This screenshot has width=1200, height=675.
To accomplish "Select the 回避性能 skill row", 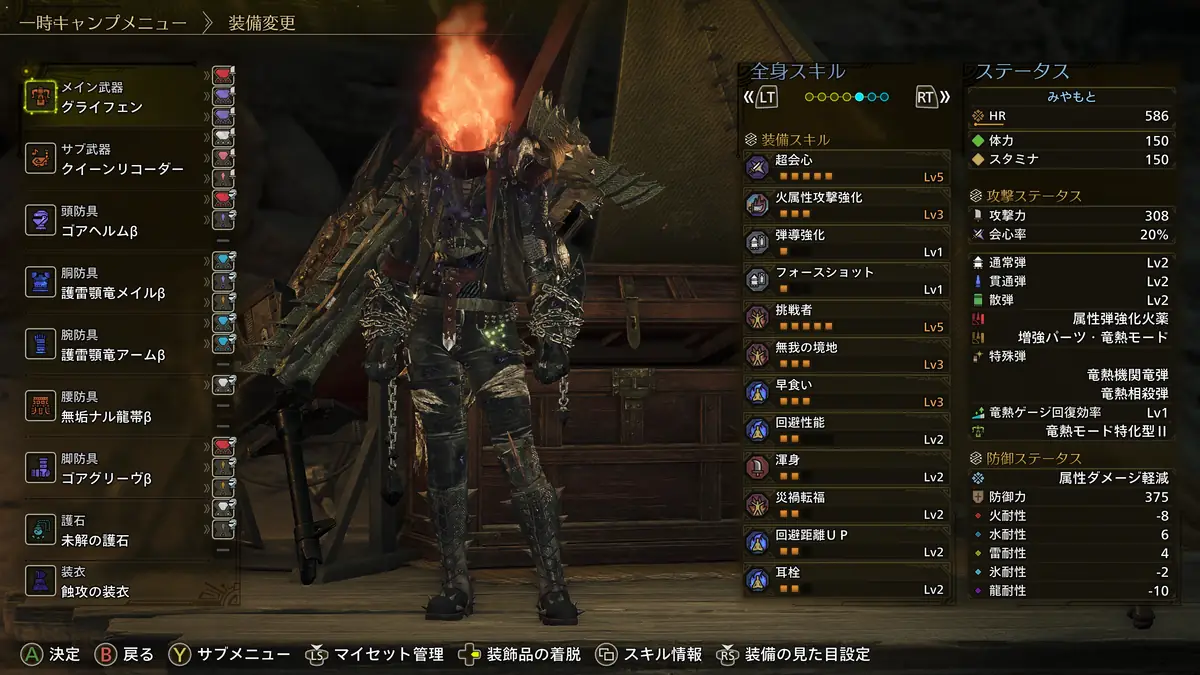I will [846, 430].
